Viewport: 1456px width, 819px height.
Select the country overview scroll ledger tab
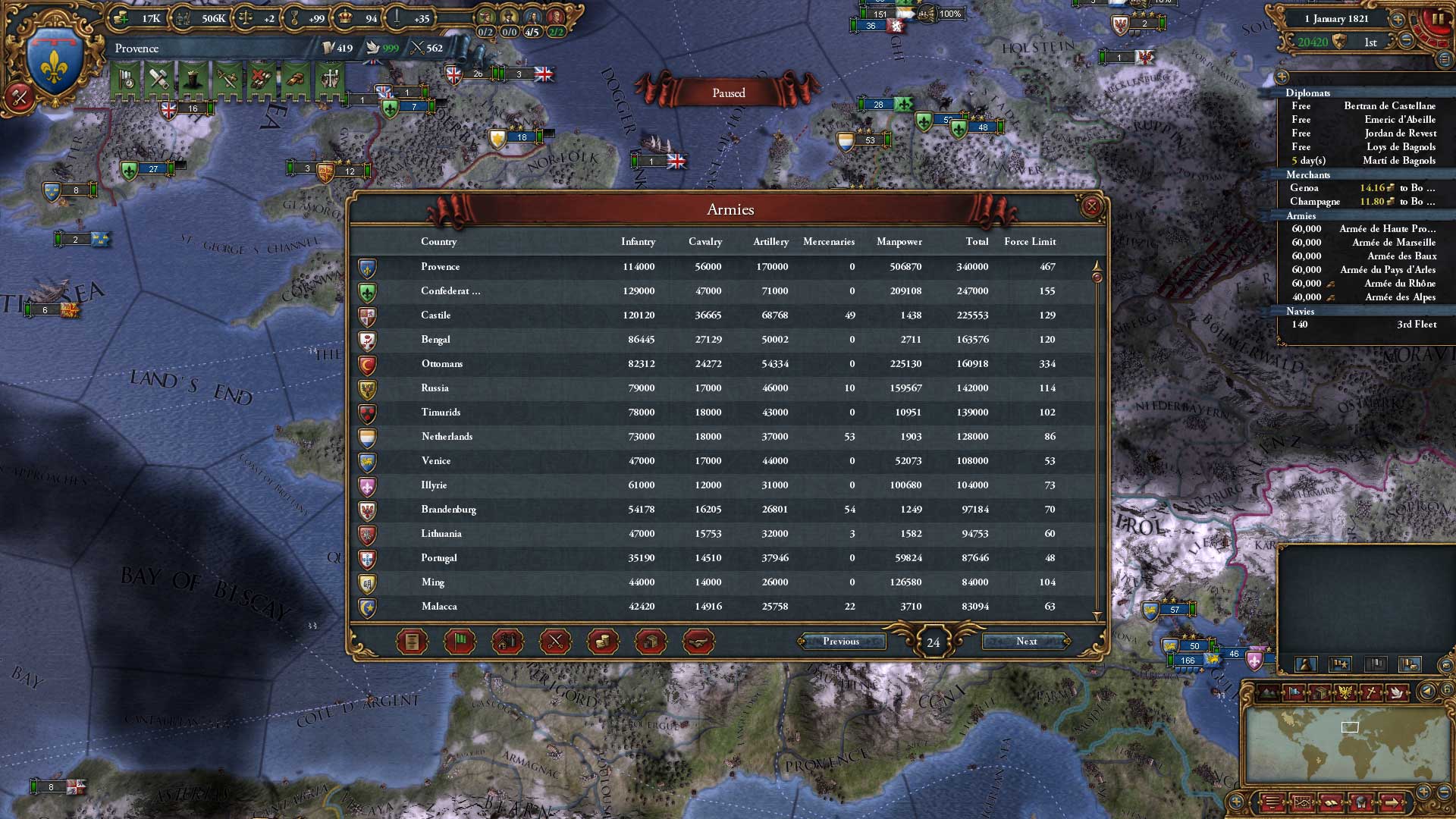coord(410,642)
